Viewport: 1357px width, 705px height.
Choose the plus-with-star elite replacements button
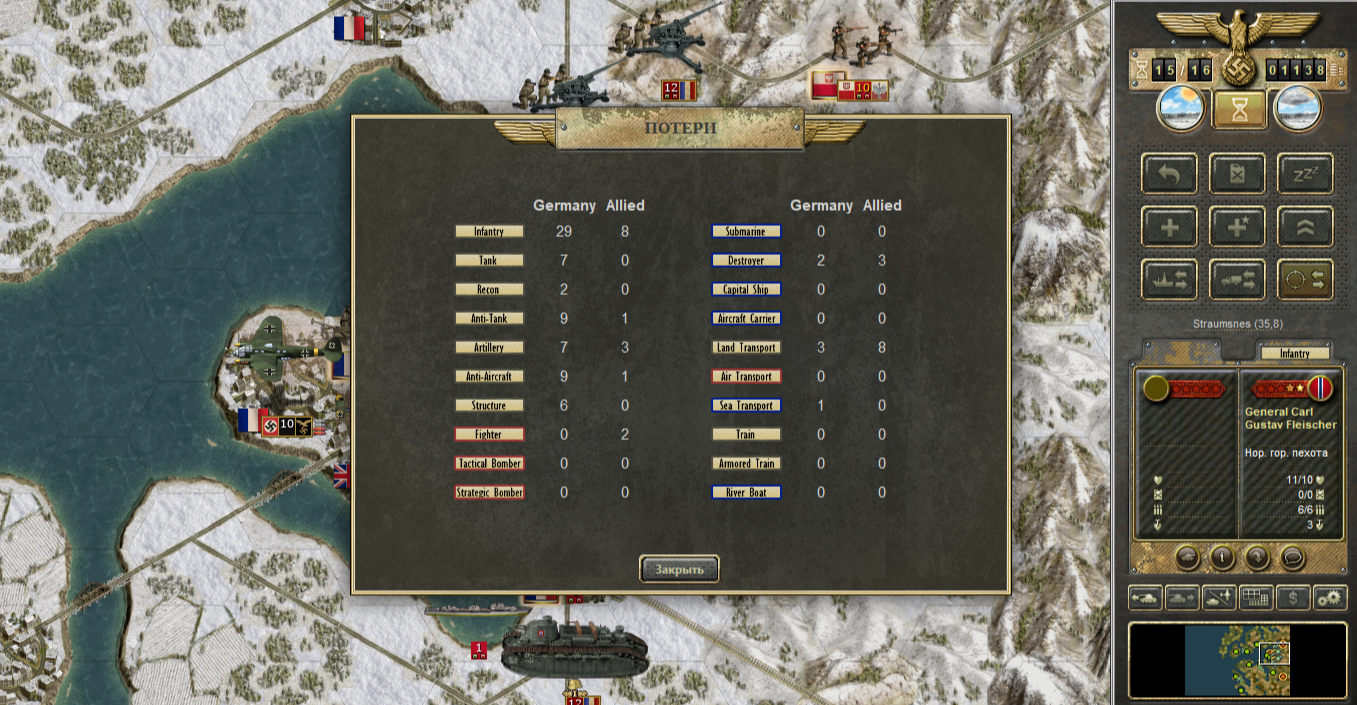1238,227
